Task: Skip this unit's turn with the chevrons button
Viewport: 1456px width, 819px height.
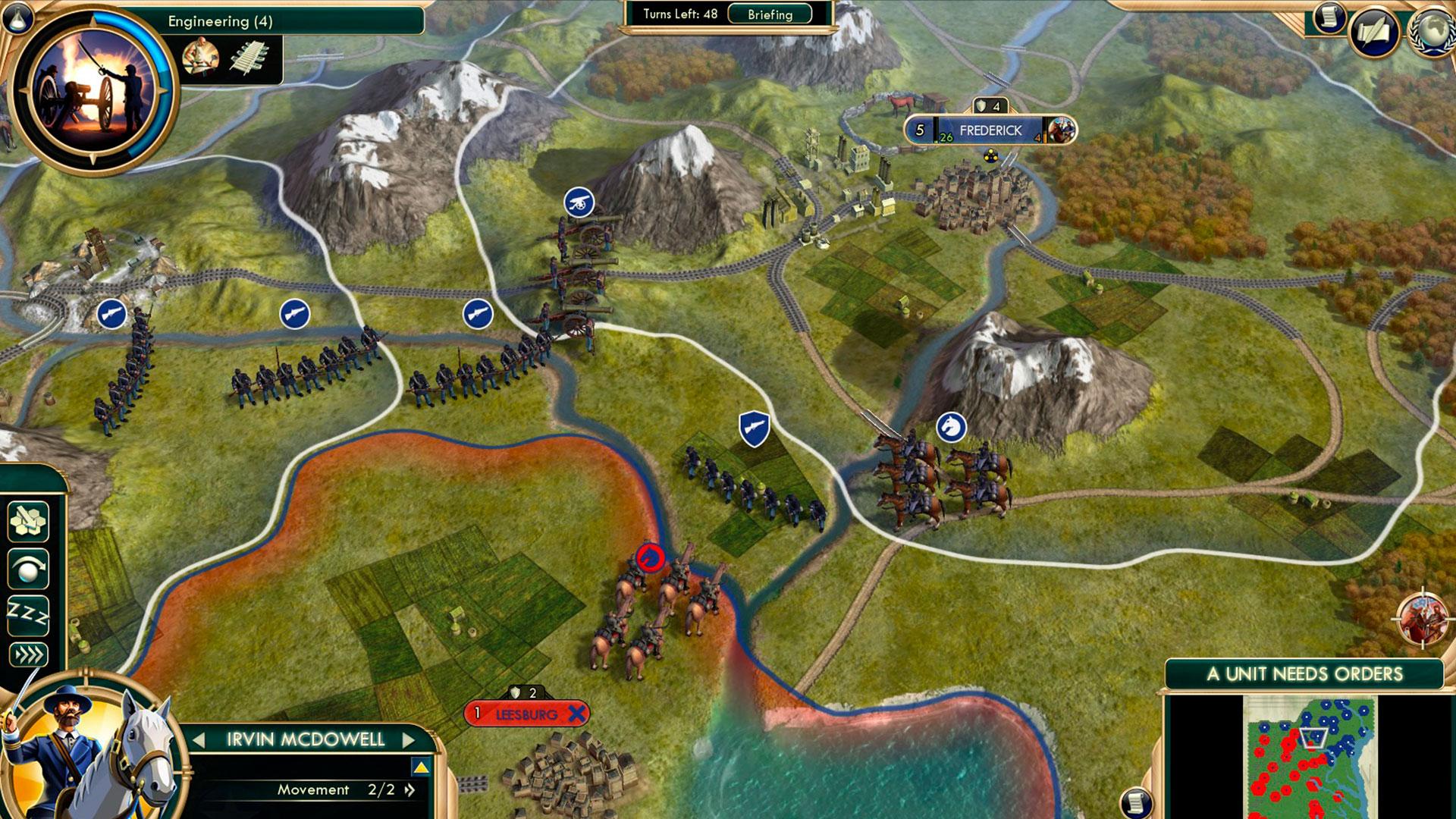Action: click(28, 654)
